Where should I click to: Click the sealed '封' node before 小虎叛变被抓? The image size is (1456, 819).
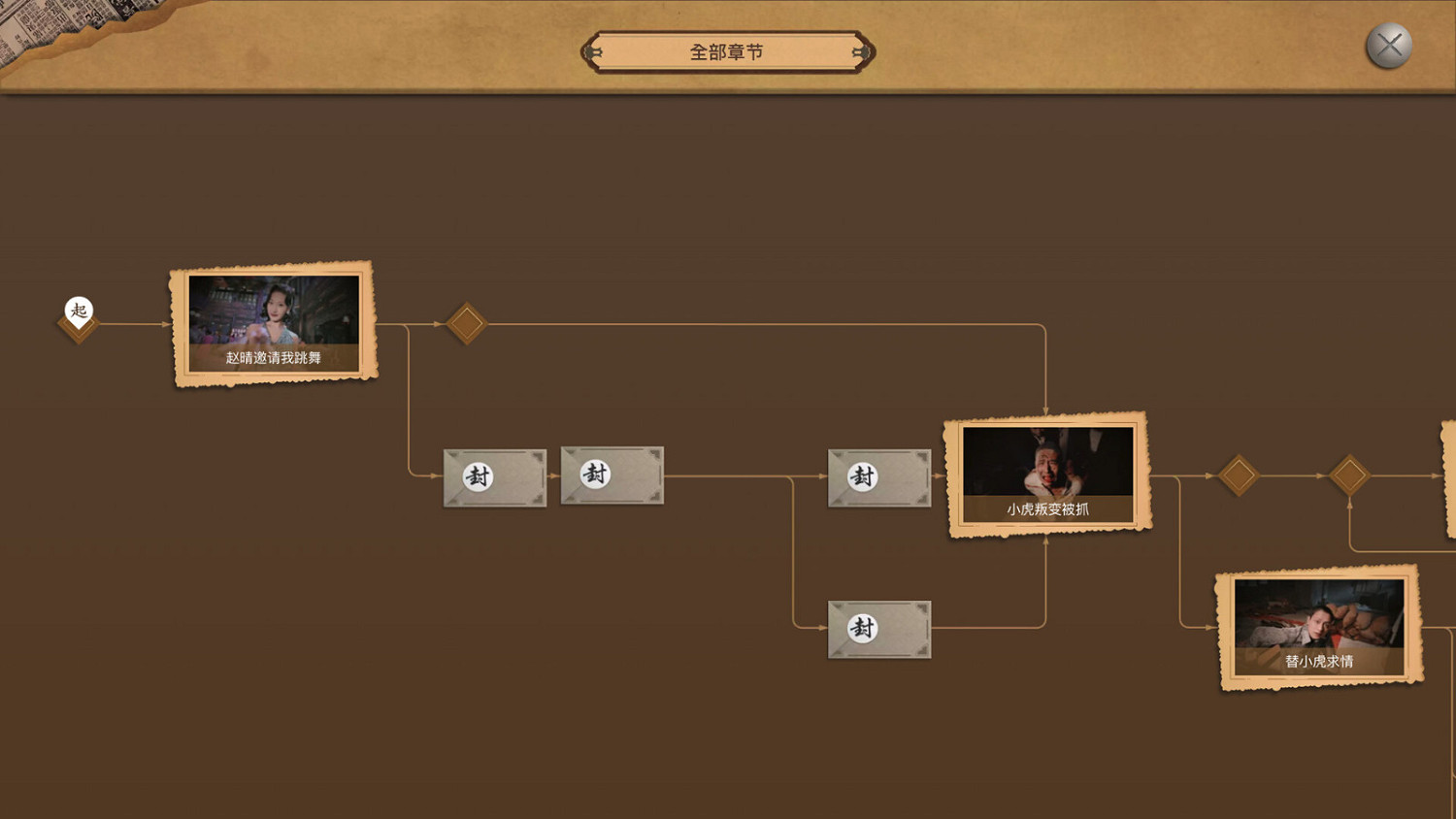click(879, 477)
